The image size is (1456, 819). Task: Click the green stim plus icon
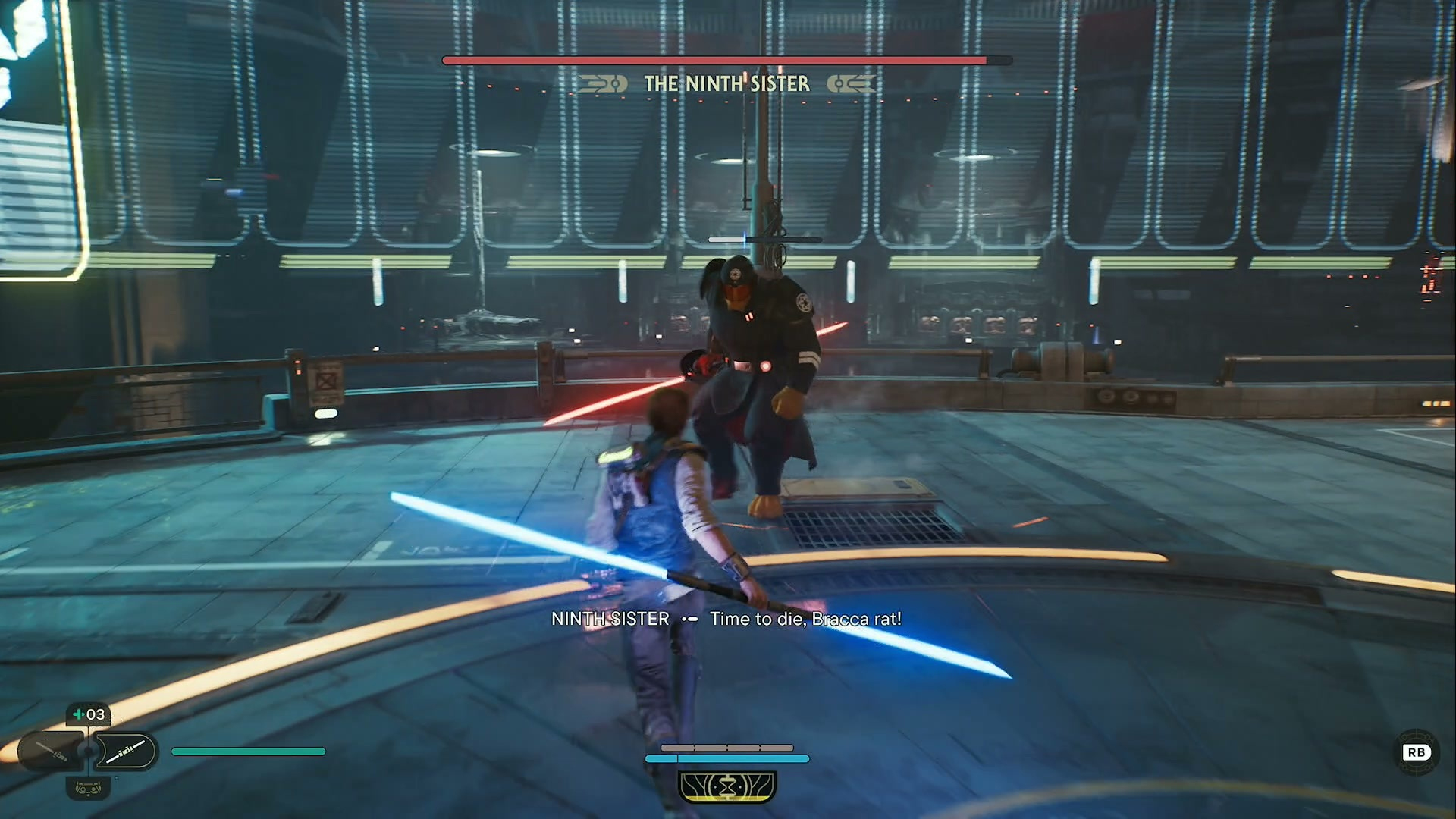(x=79, y=714)
